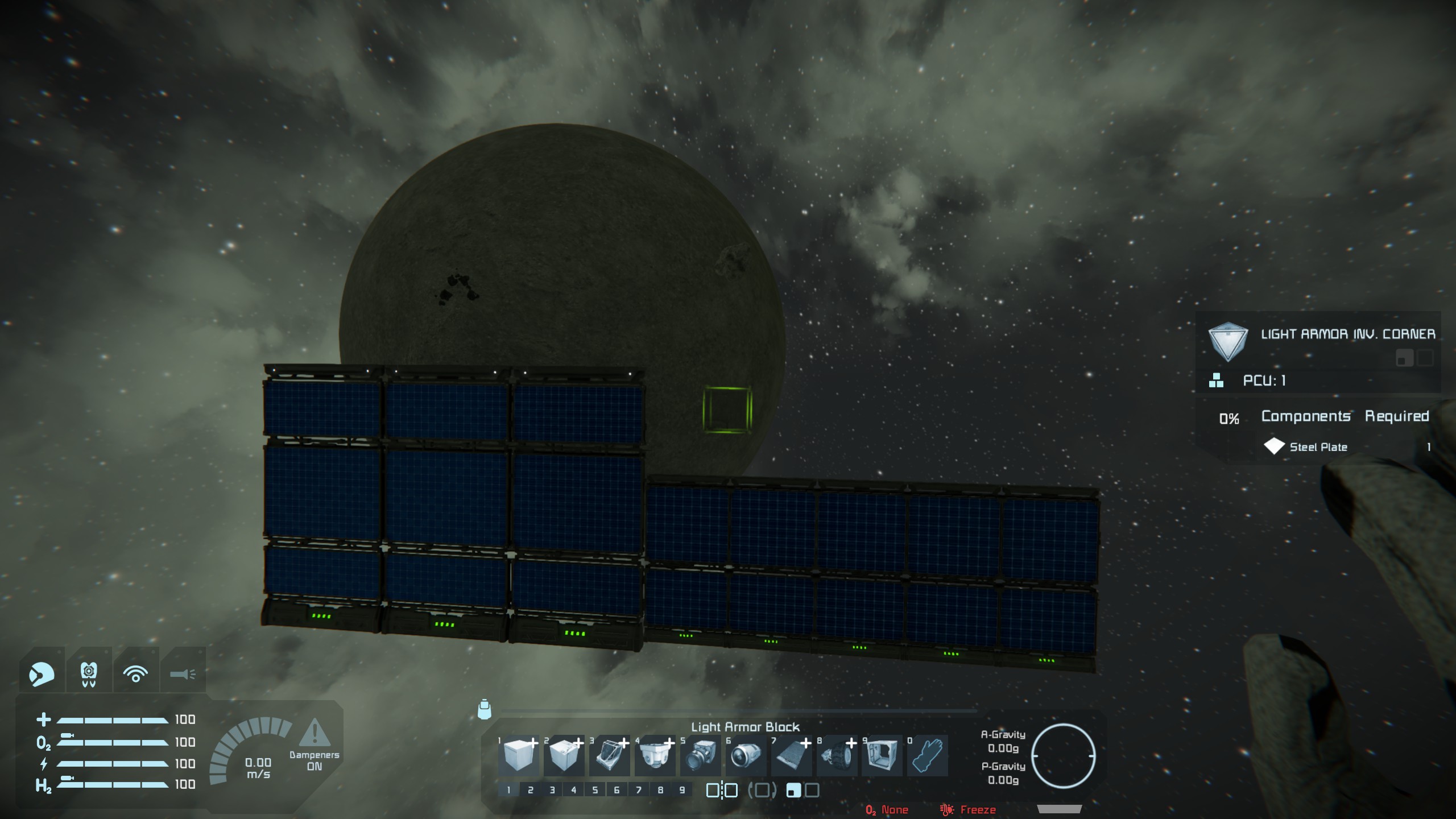Viewport: 1456px width, 819px height.
Task: Pick the round white block in slot 4
Action: click(655, 755)
